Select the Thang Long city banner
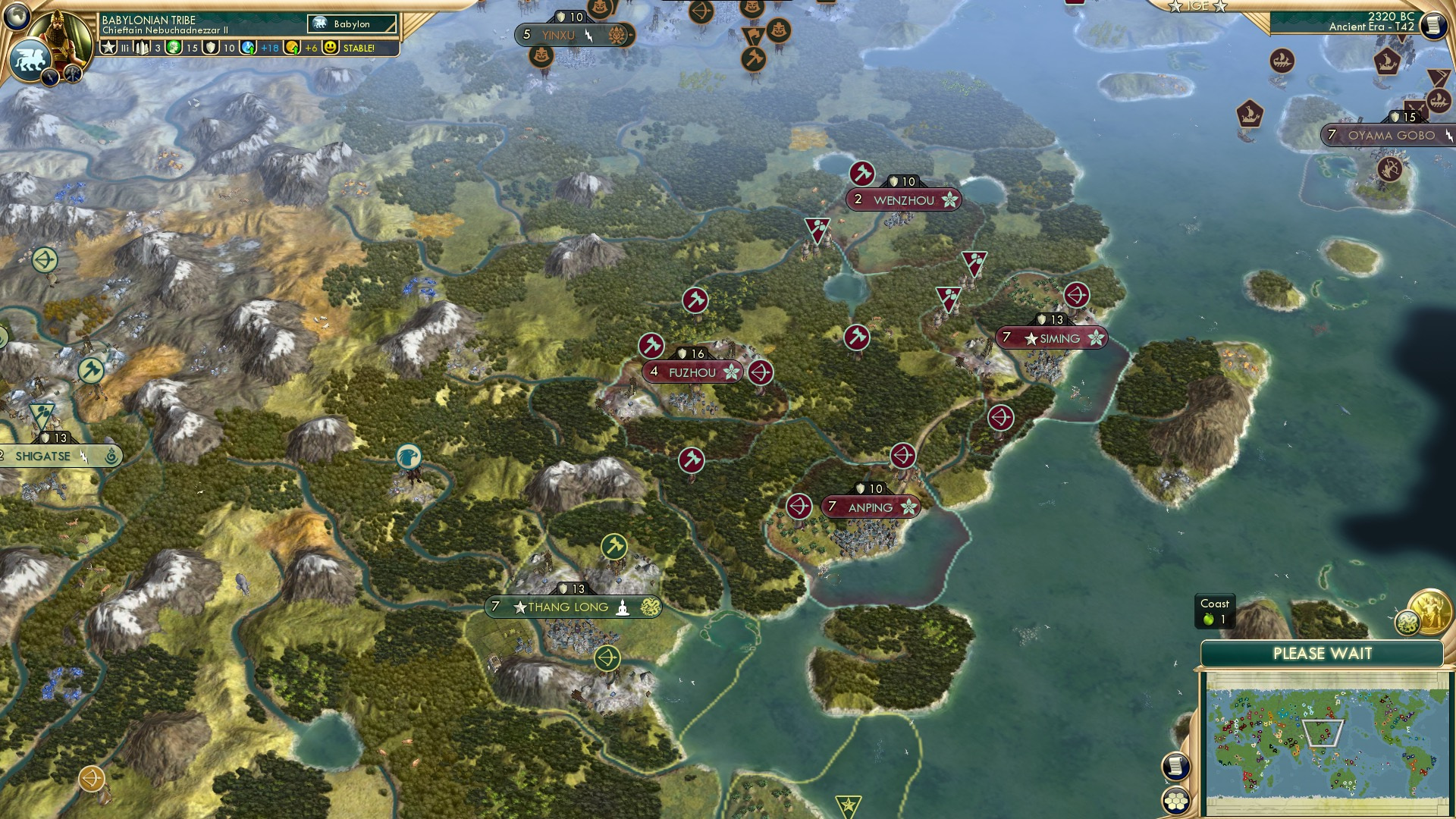 [x=573, y=607]
